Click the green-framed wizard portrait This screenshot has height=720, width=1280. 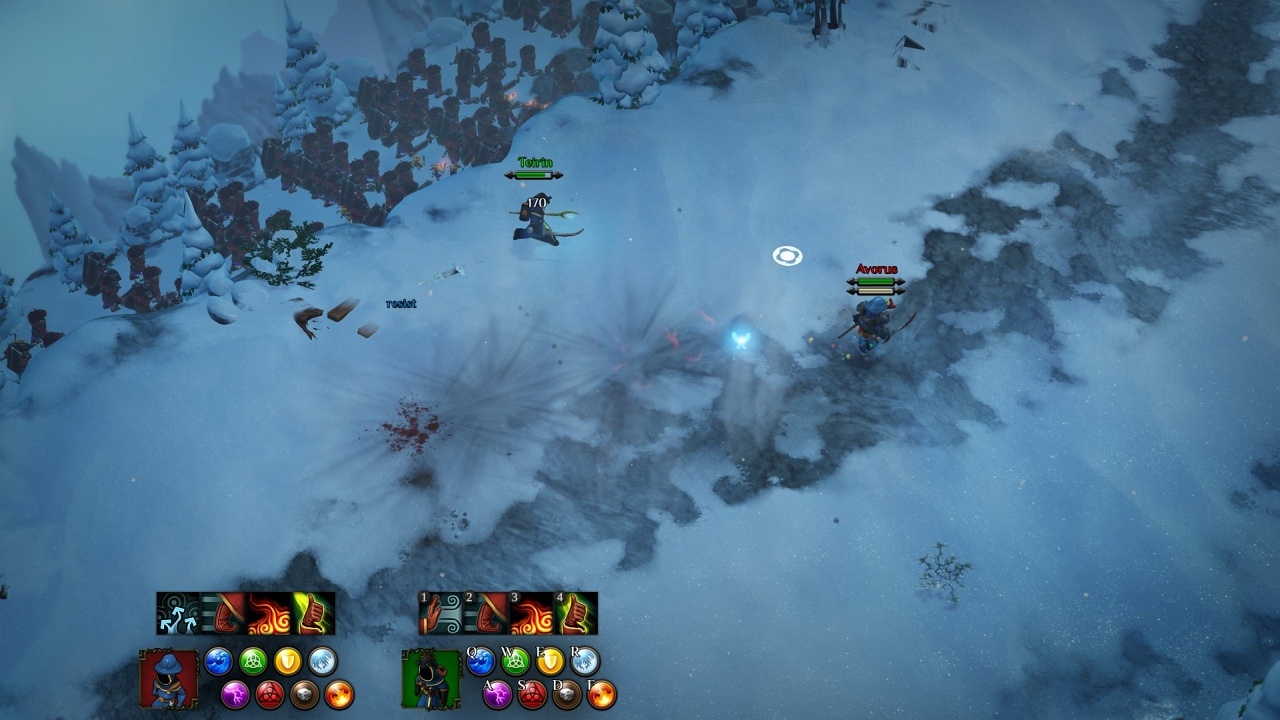point(430,679)
